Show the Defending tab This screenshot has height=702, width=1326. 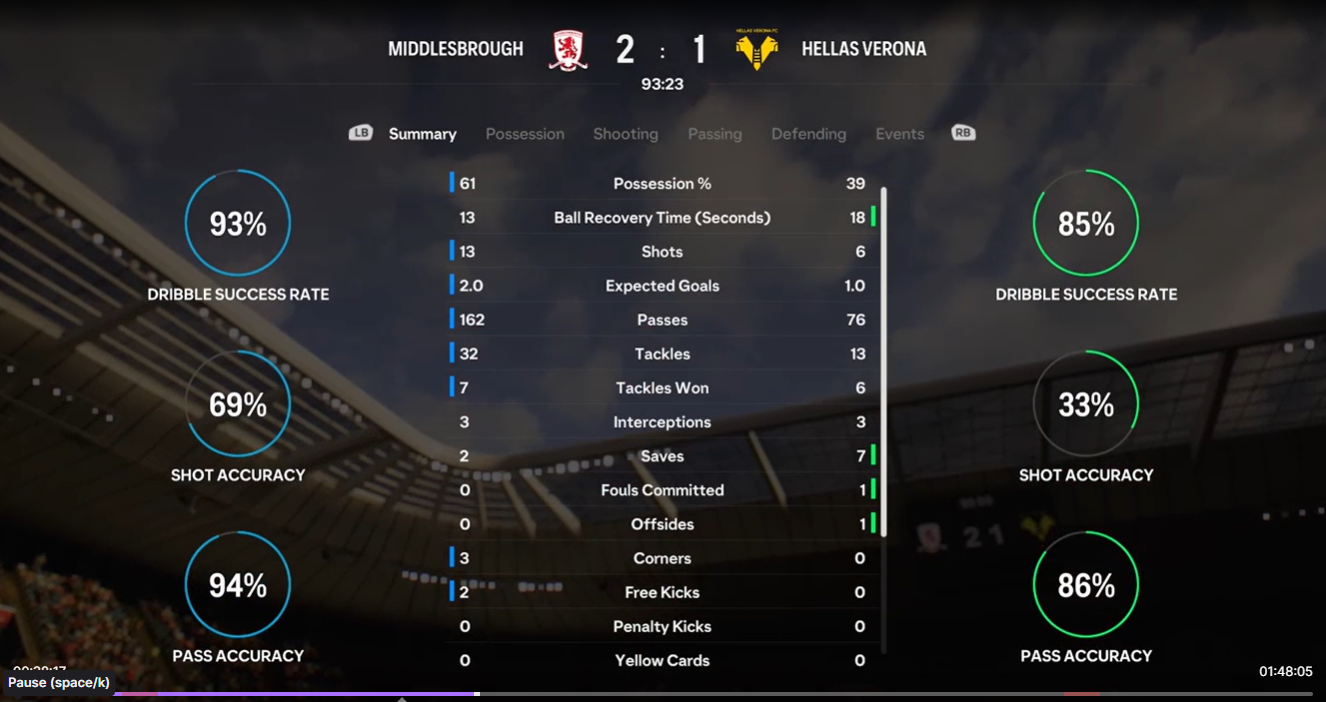click(x=808, y=134)
